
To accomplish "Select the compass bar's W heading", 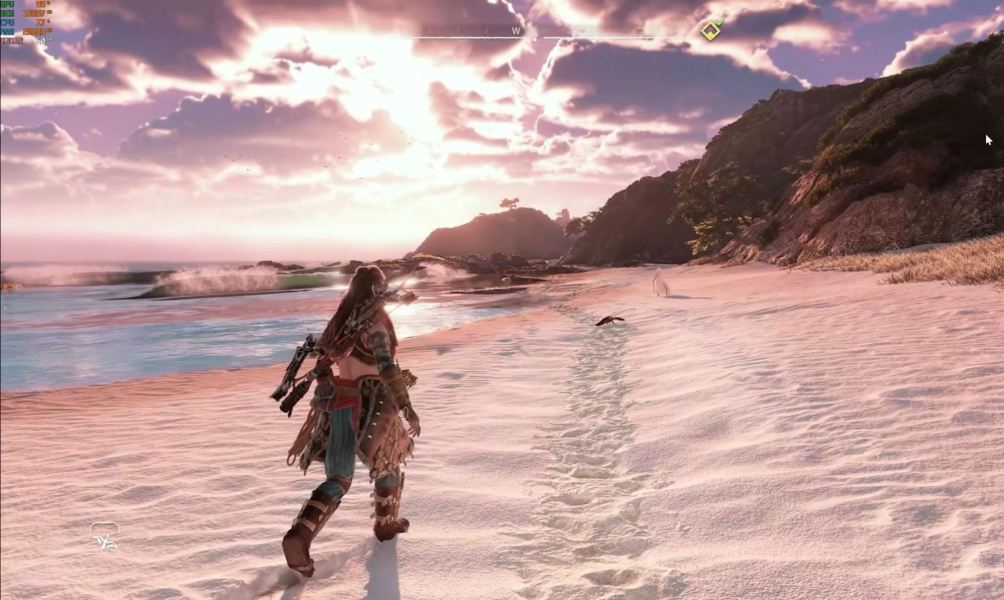I will click(516, 31).
